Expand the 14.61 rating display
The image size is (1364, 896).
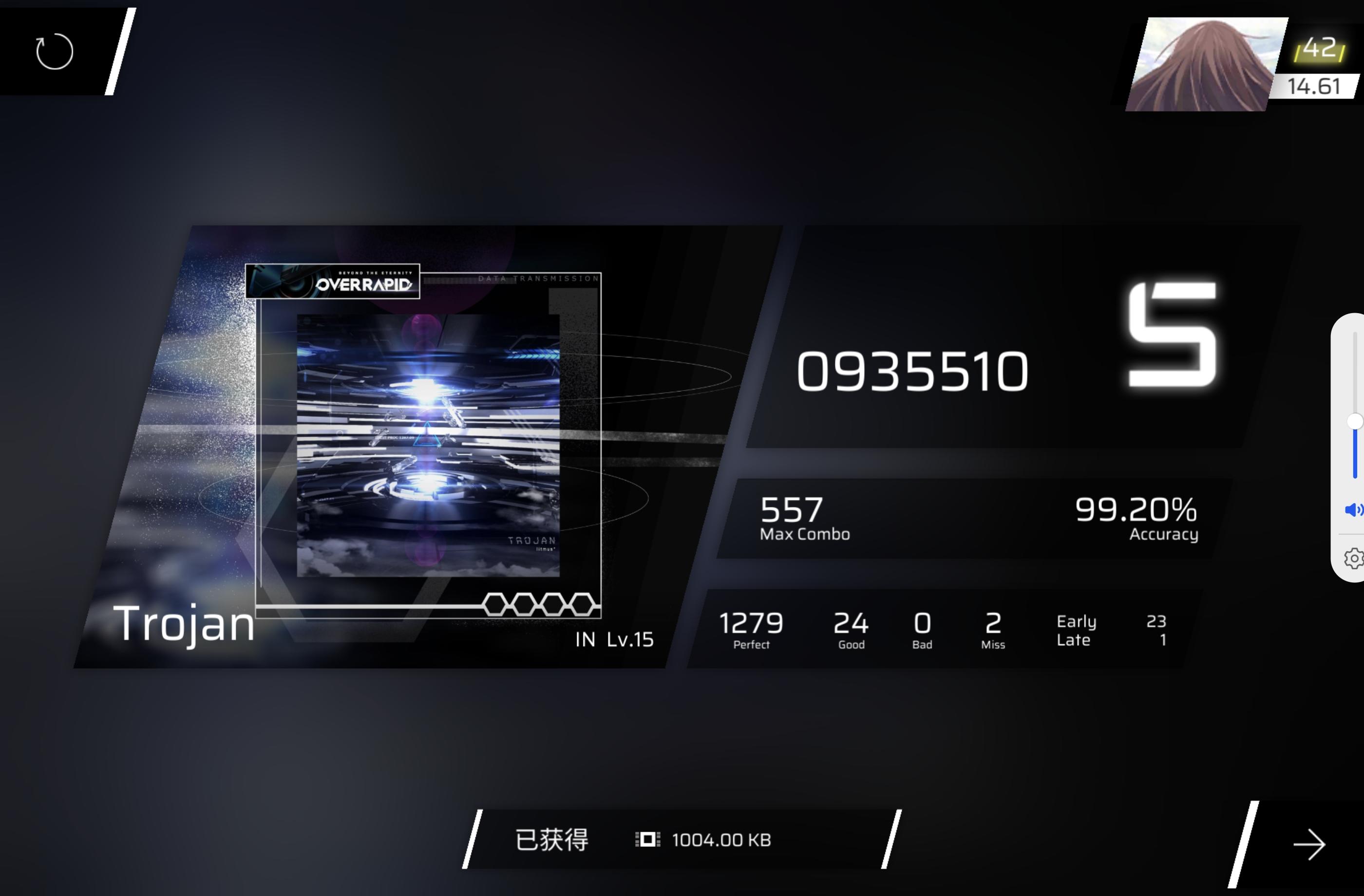click(x=1316, y=87)
